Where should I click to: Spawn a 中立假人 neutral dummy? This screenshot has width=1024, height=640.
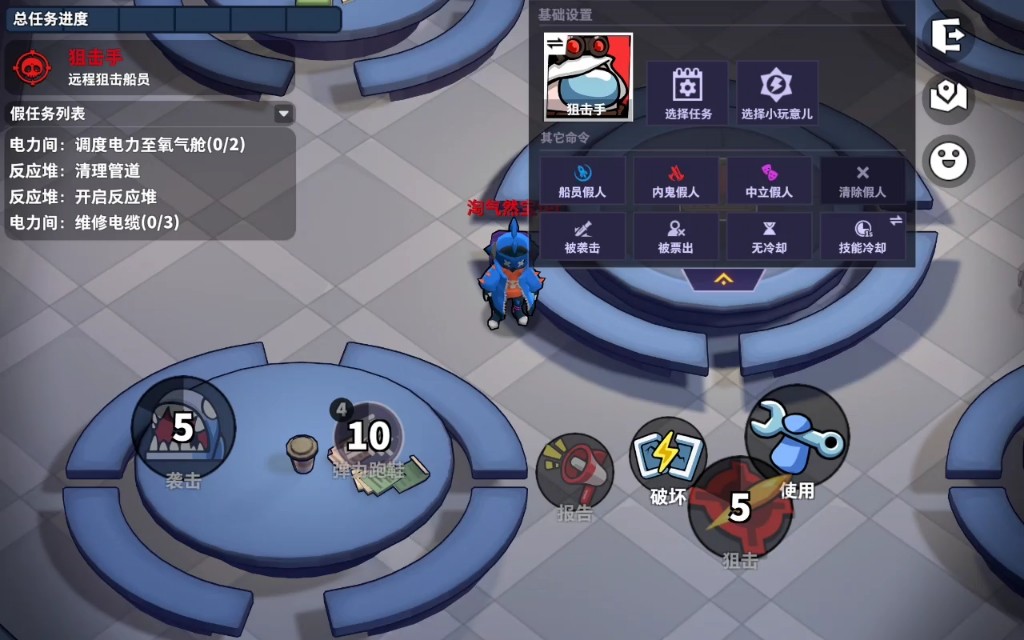click(768, 180)
